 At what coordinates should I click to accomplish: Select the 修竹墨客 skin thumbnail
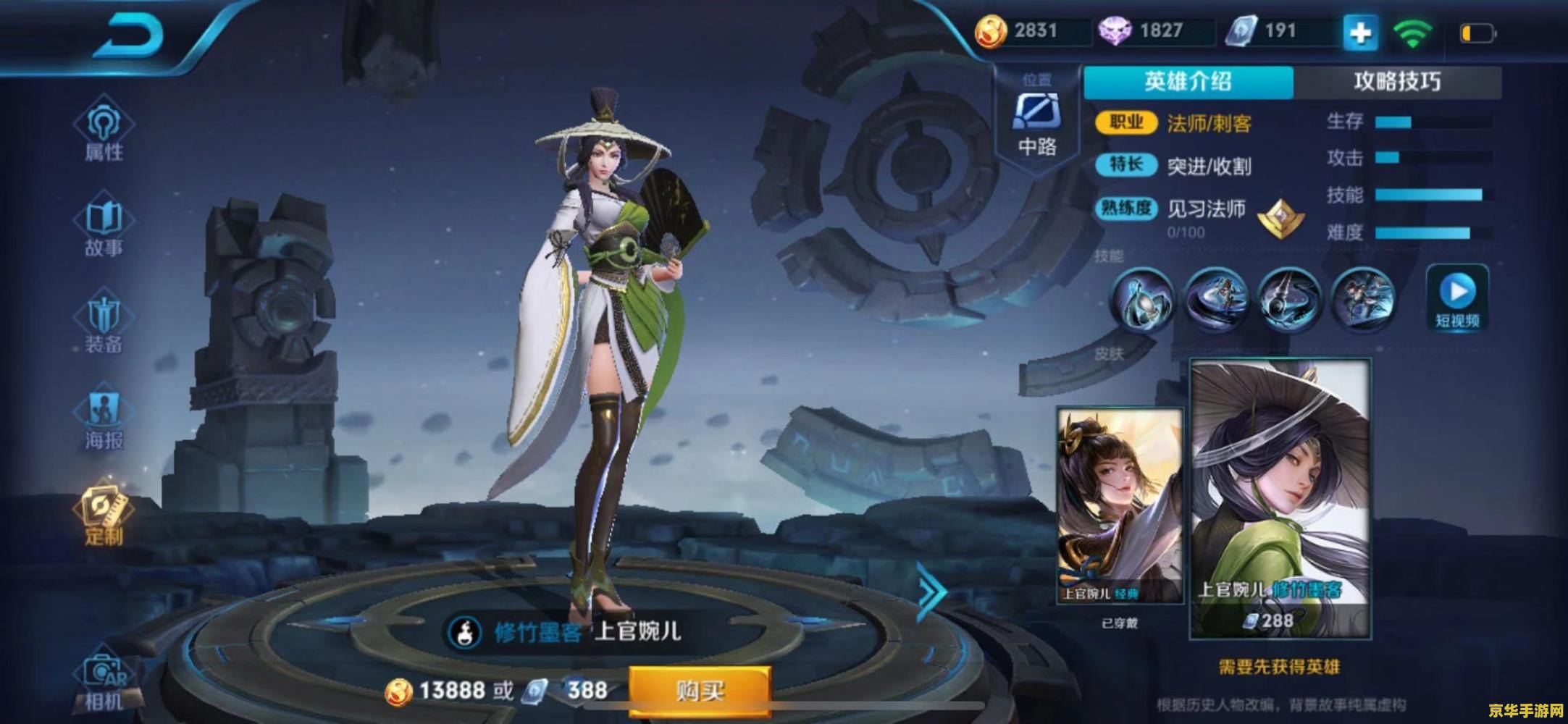click(1280, 498)
